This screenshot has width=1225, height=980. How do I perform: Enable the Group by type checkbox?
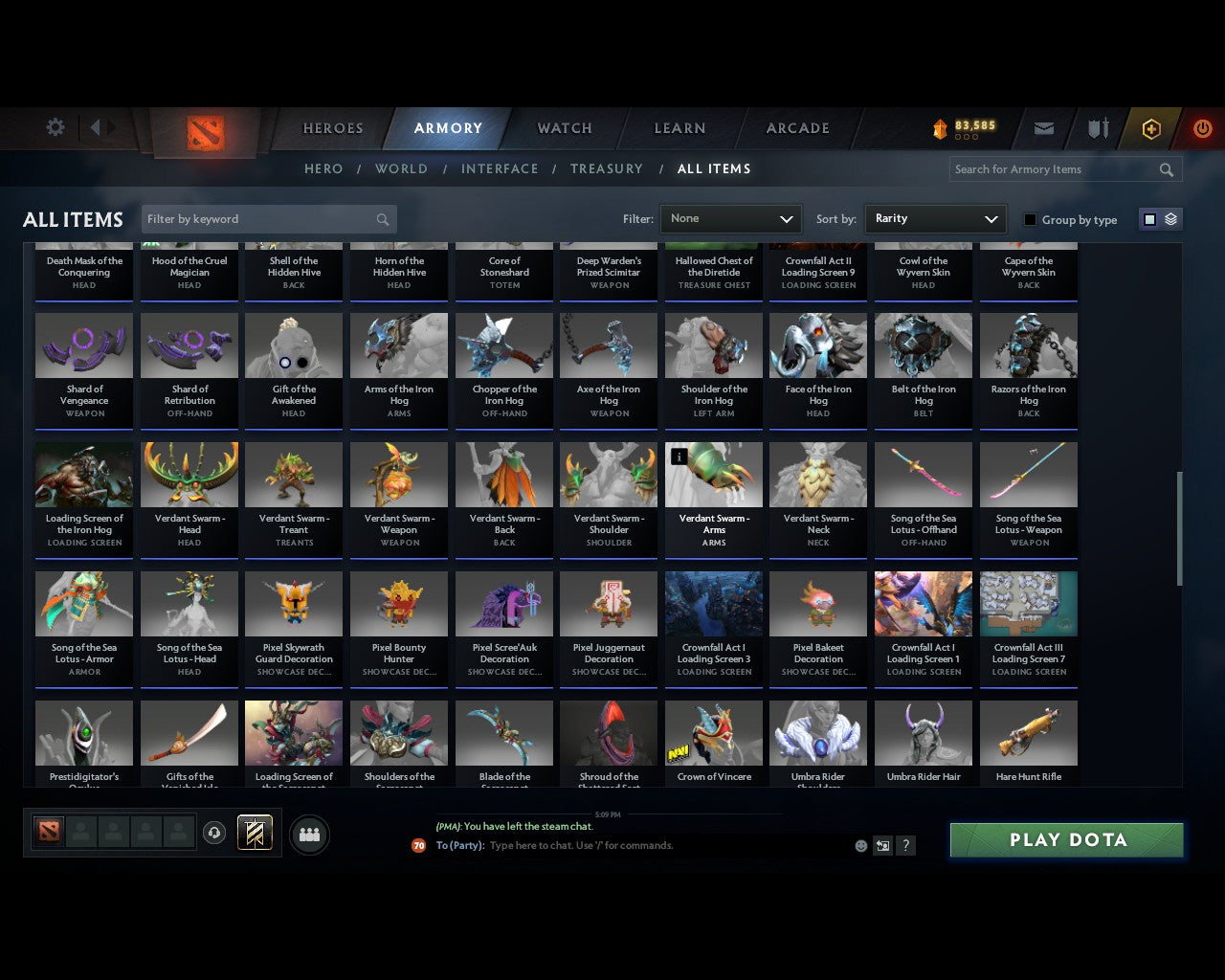(x=1030, y=219)
